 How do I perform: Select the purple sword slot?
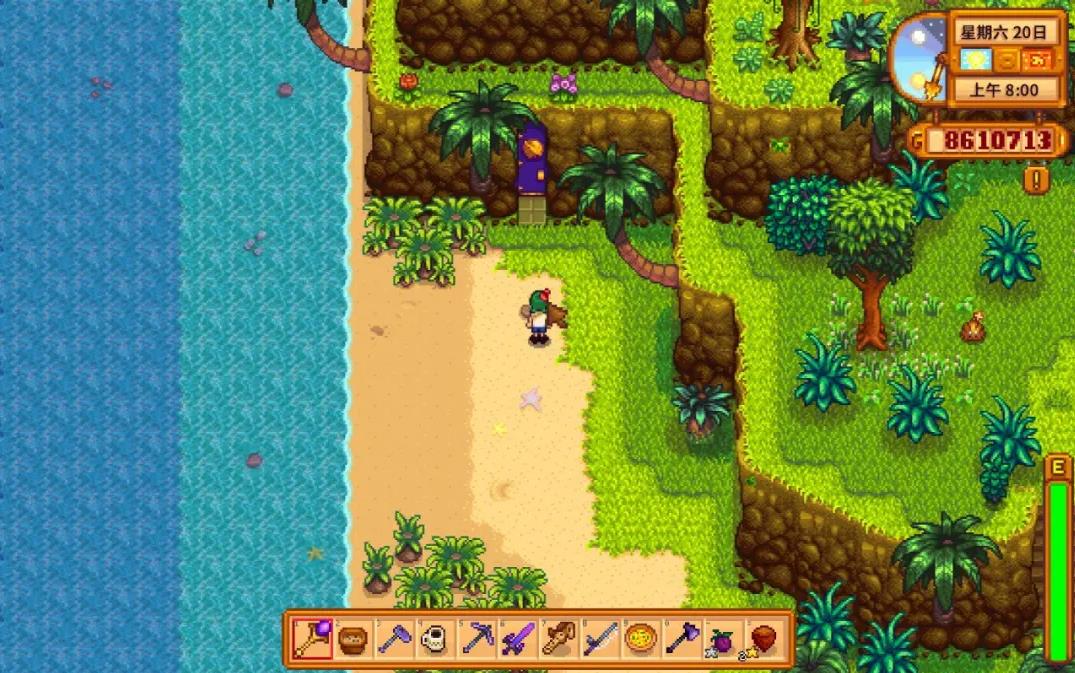517,639
